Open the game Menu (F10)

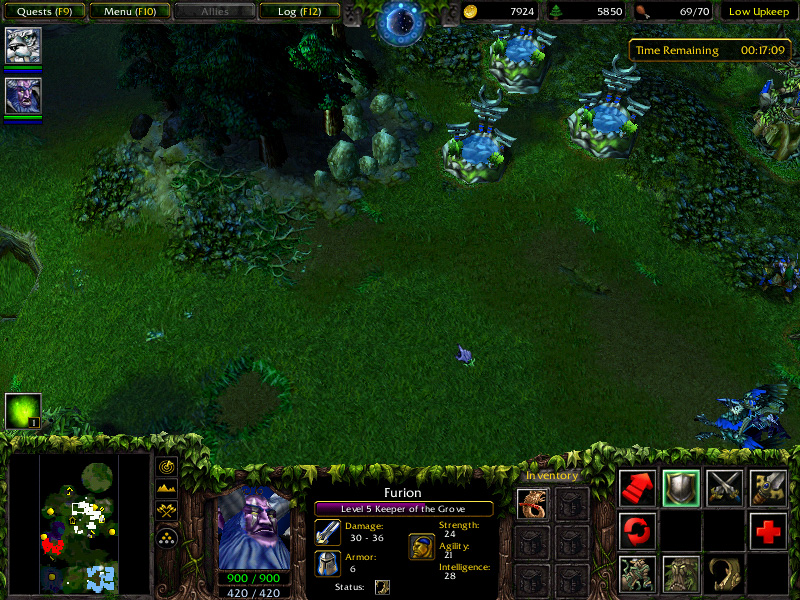[x=129, y=12]
